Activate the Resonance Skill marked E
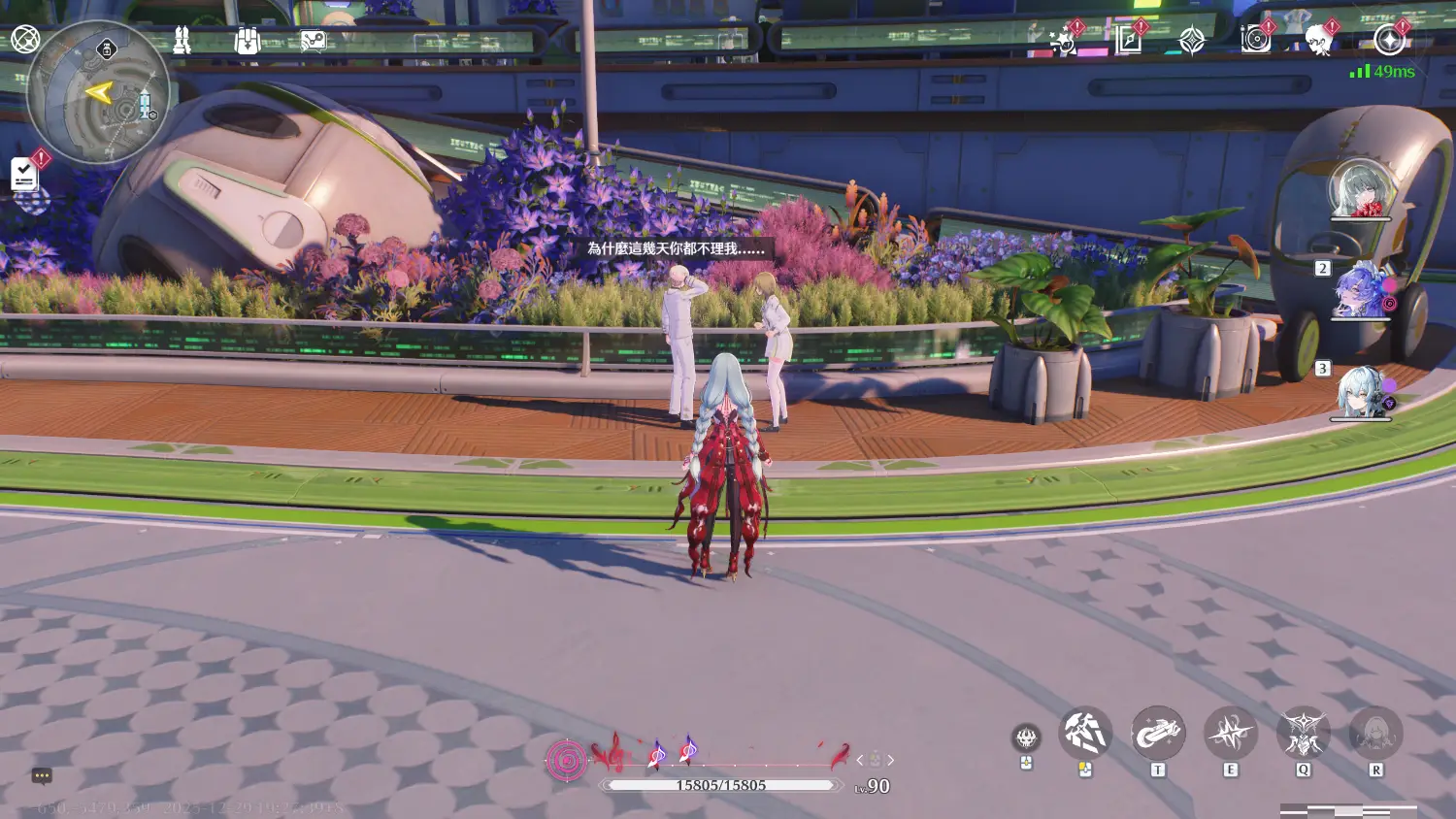Screen dimensions: 1456x819 point(1231,734)
